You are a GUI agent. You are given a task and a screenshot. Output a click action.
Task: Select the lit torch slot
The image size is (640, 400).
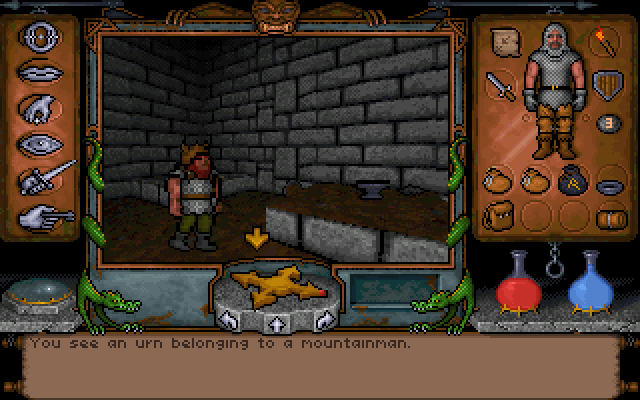pos(605,42)
